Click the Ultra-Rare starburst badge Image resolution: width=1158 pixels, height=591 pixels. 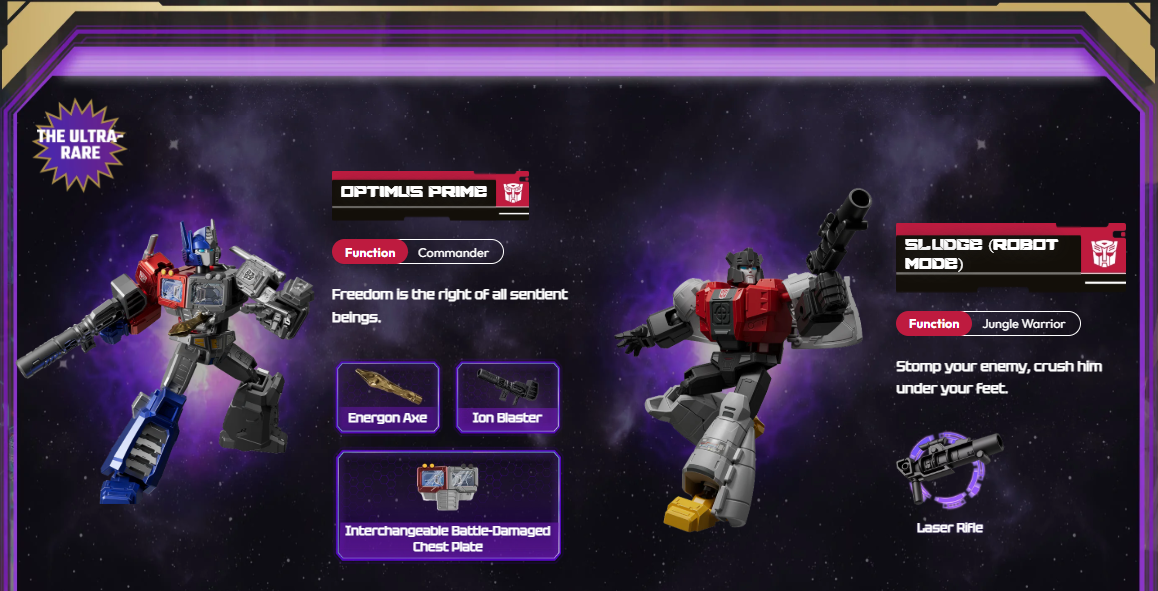click(x=80, y=145)
